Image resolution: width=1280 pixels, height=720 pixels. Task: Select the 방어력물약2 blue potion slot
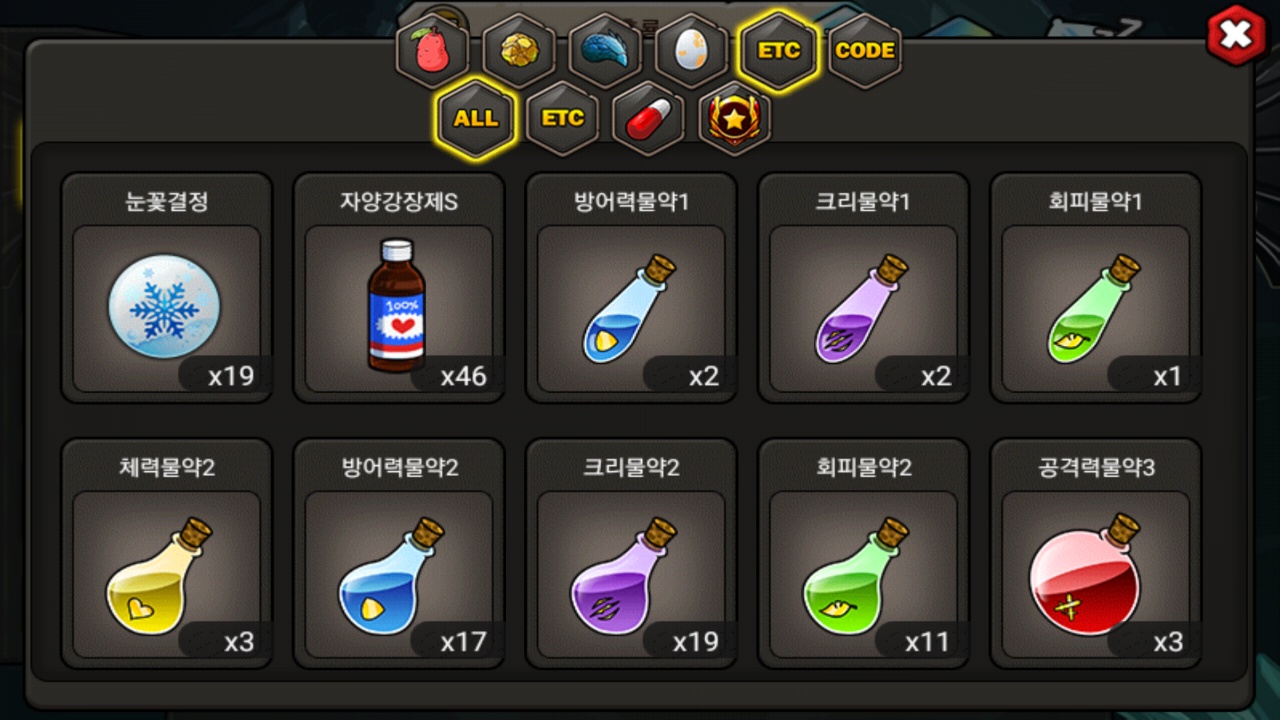(x=398, y=553)
